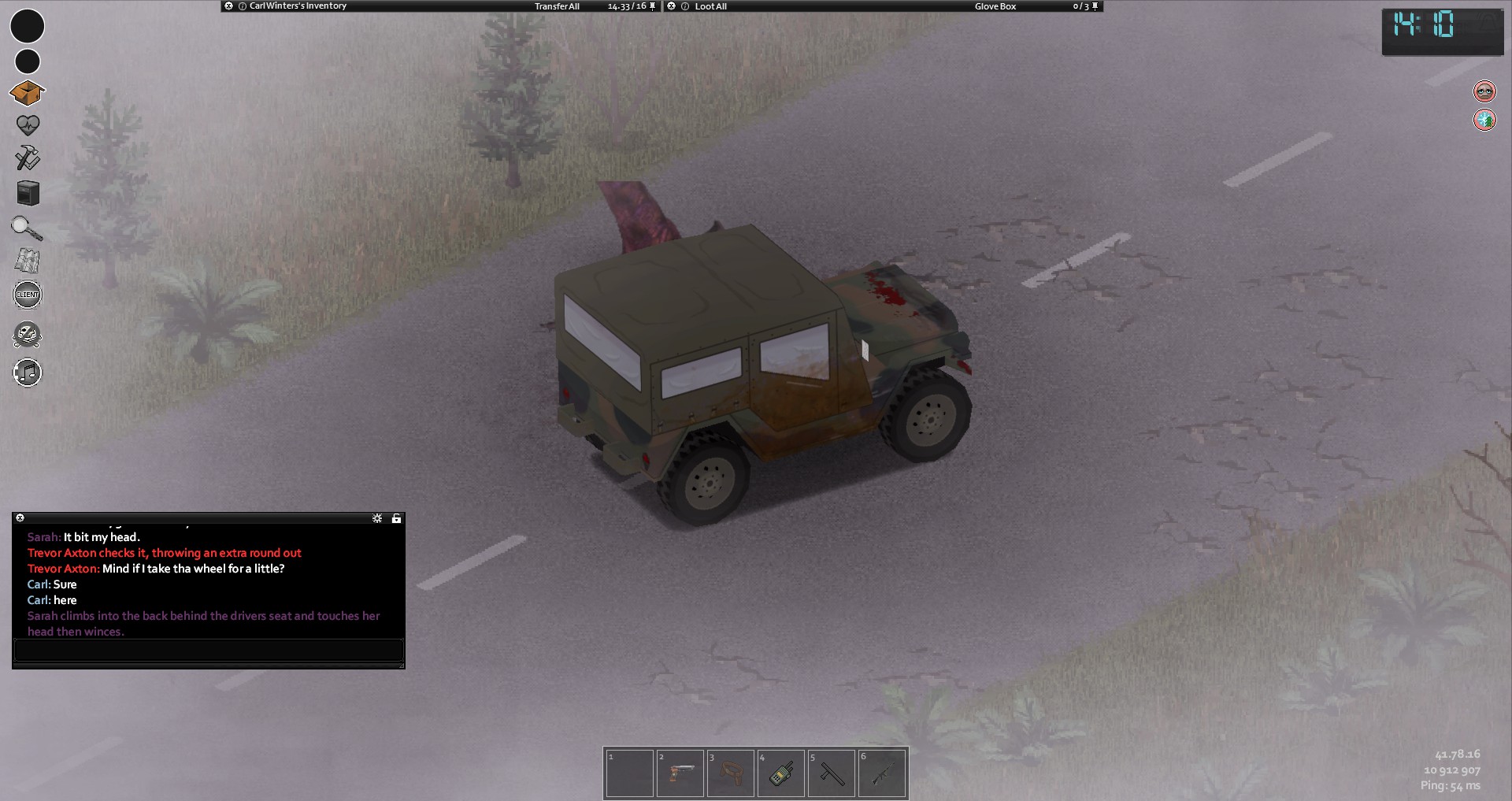Select the nightstick hotbar slot

pyautogui.click(x=831, y=773)
